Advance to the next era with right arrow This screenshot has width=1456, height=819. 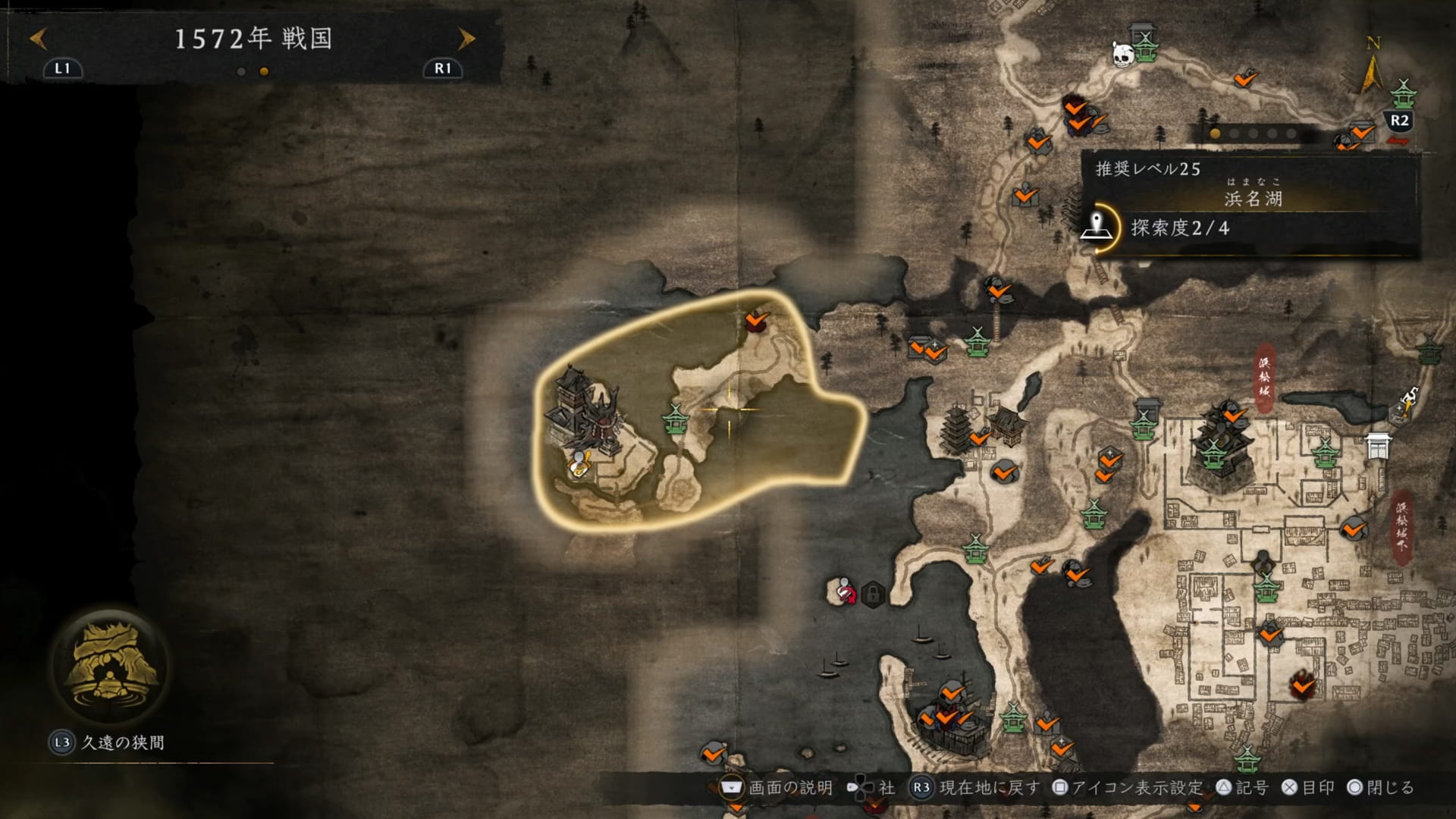point(466,38)
